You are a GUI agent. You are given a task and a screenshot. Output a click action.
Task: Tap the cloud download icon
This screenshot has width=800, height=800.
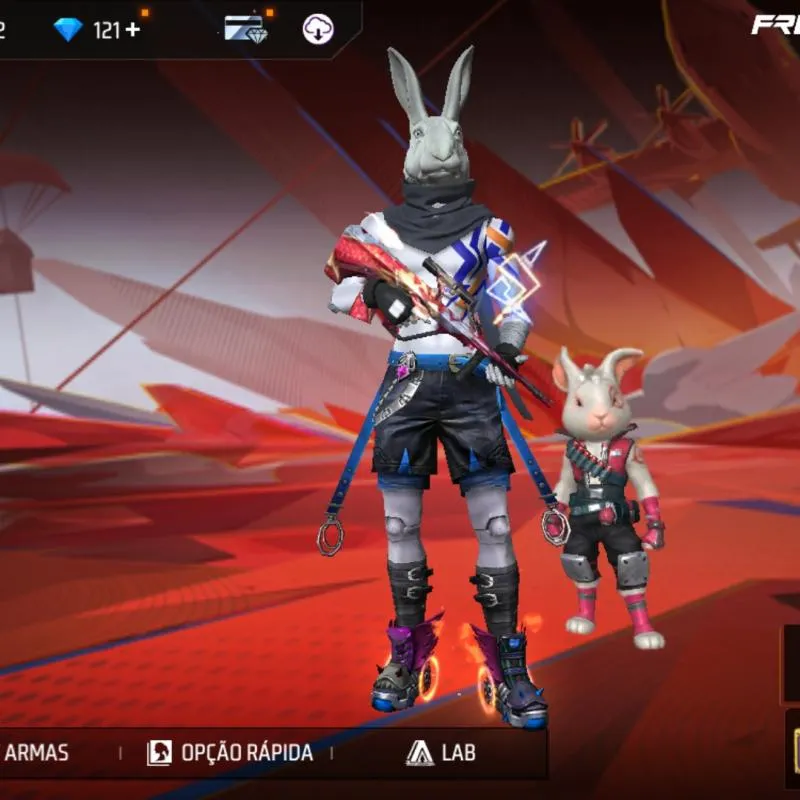(x=318, y=29)
